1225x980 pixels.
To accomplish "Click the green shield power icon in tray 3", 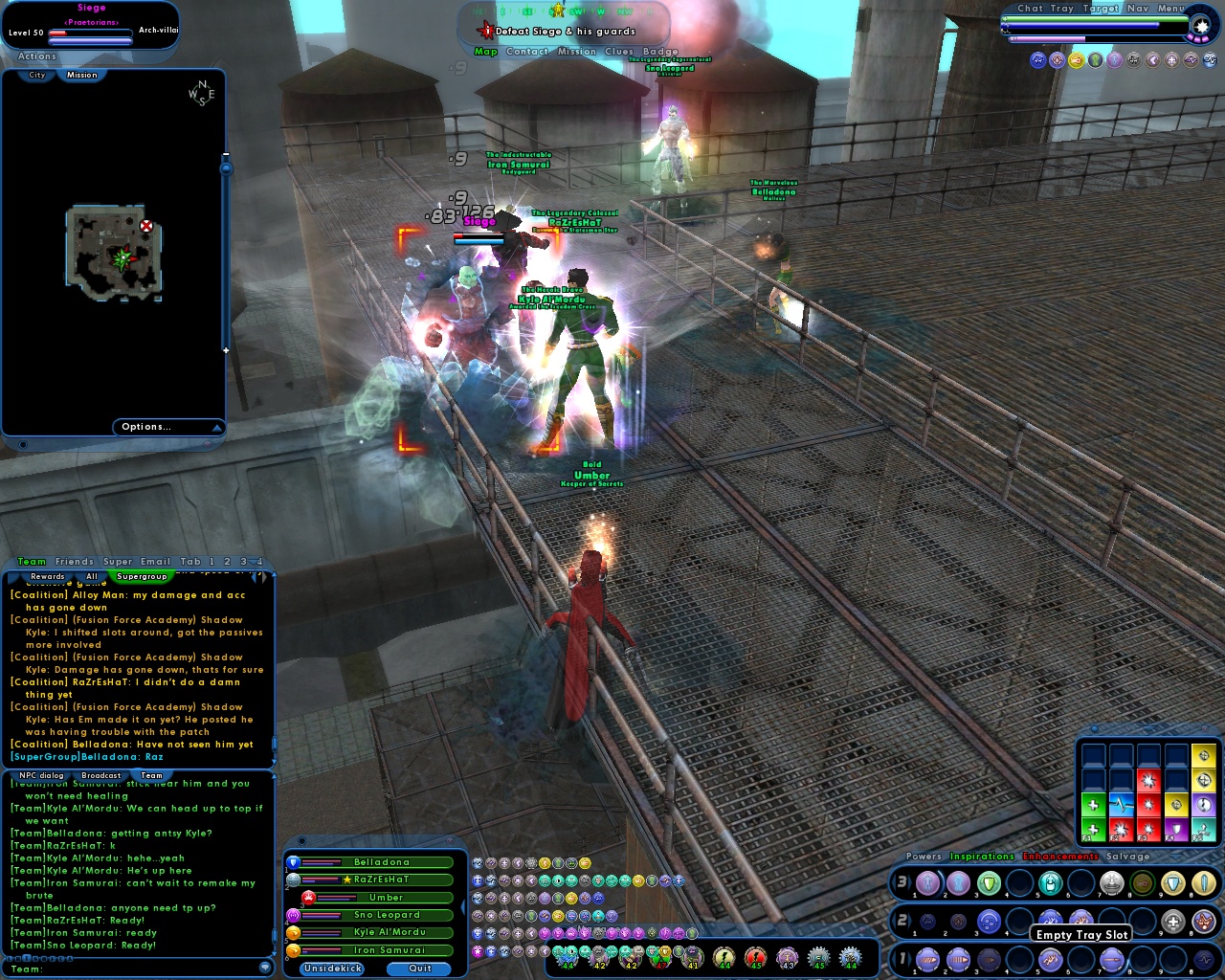I will point(988,882).
